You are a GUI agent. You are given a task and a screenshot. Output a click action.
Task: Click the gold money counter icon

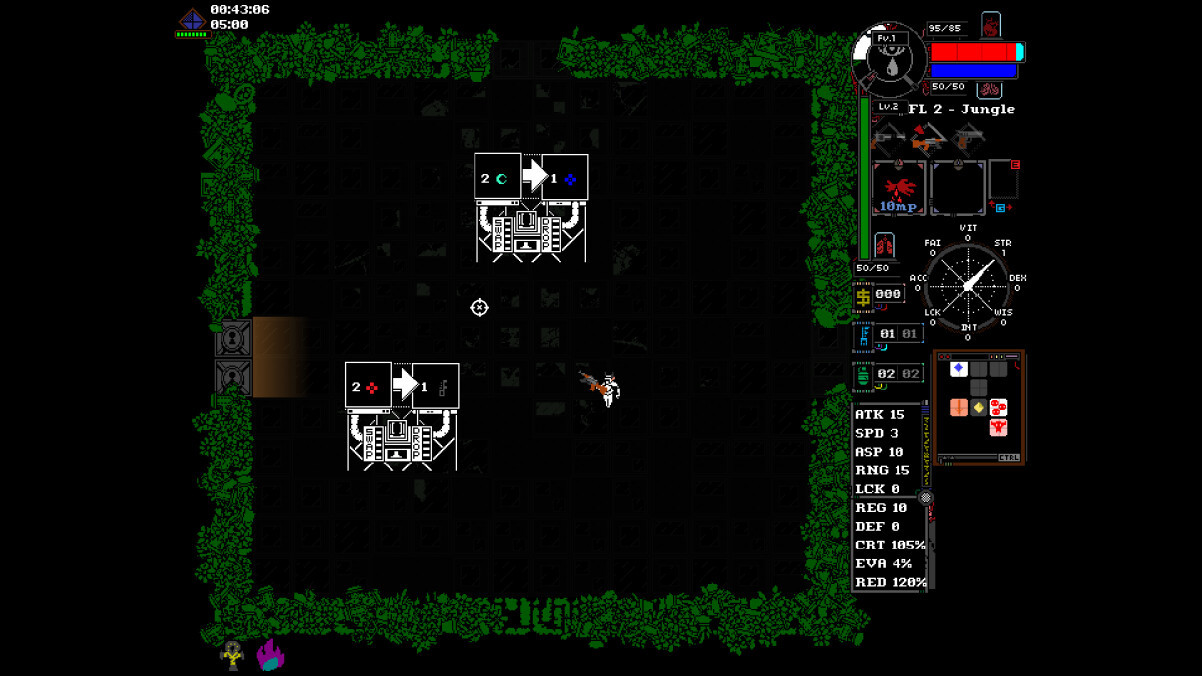[x=863, y=296]
